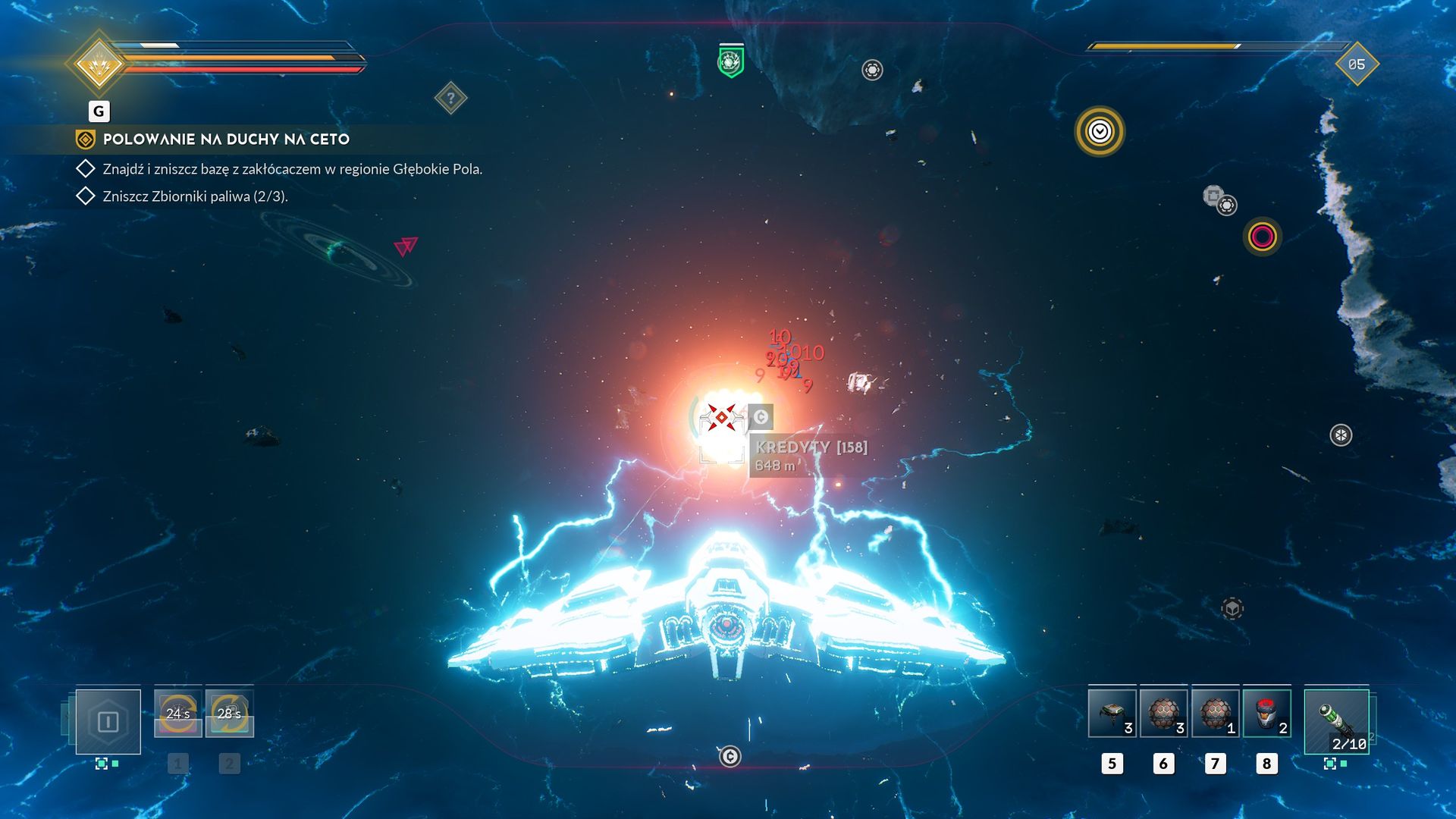
Task: Activate the ability on 28 s cooldown
Action: tap(229, 714)
